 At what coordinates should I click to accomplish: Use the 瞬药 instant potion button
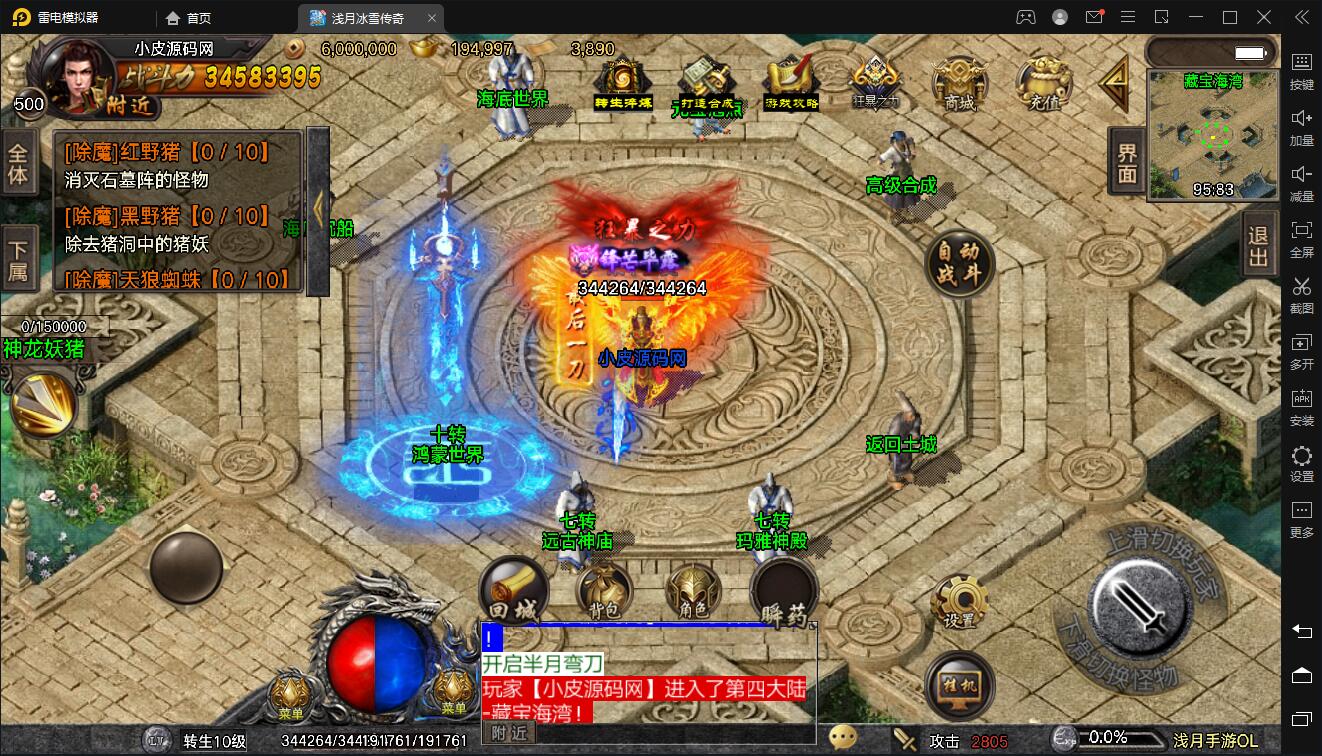[x=784, y=593]
